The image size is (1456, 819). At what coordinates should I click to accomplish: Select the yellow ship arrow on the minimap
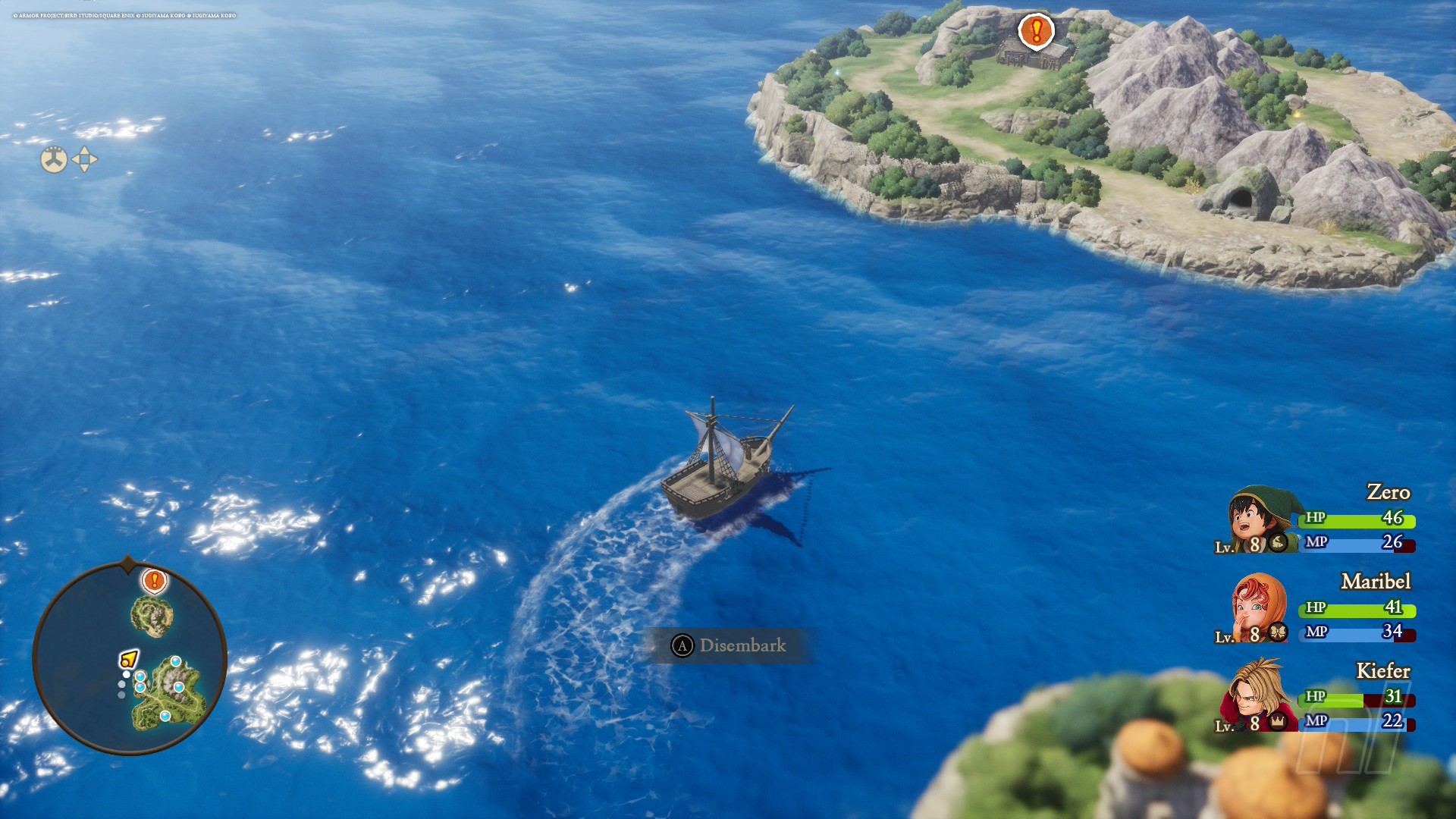click(x=129, y=659)
